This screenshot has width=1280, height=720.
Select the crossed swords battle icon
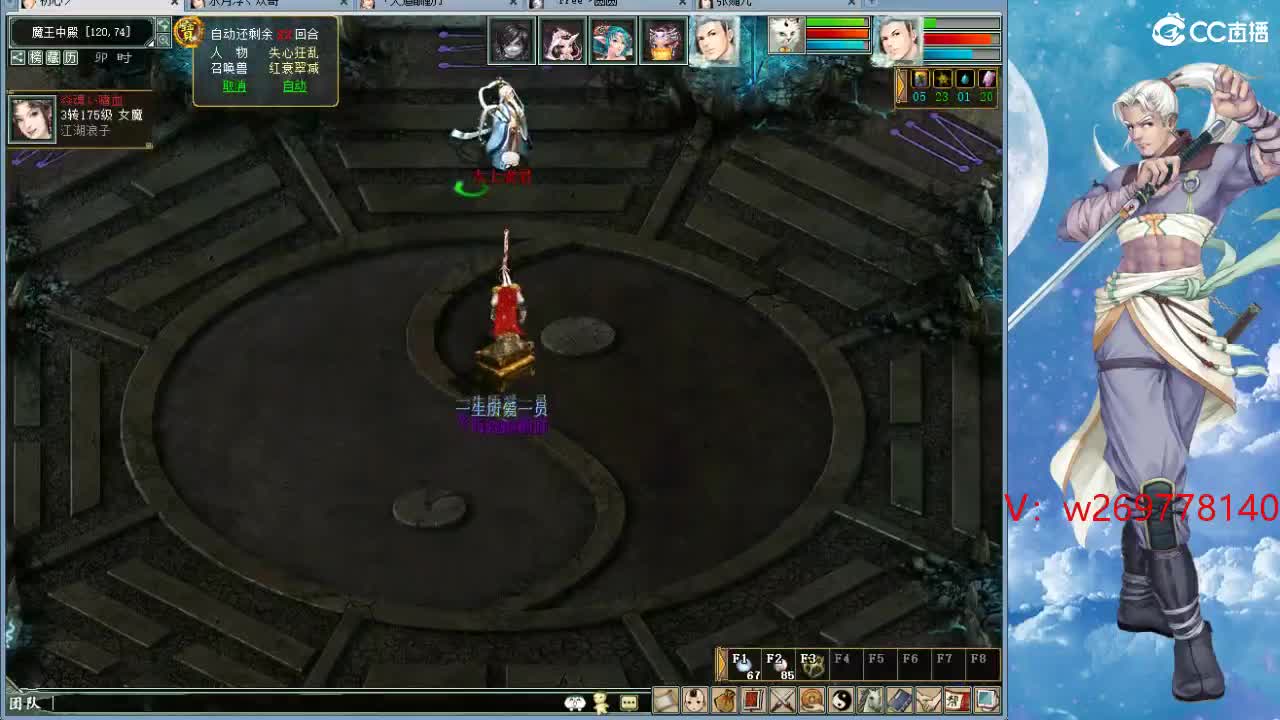click(x=781, y=702)
